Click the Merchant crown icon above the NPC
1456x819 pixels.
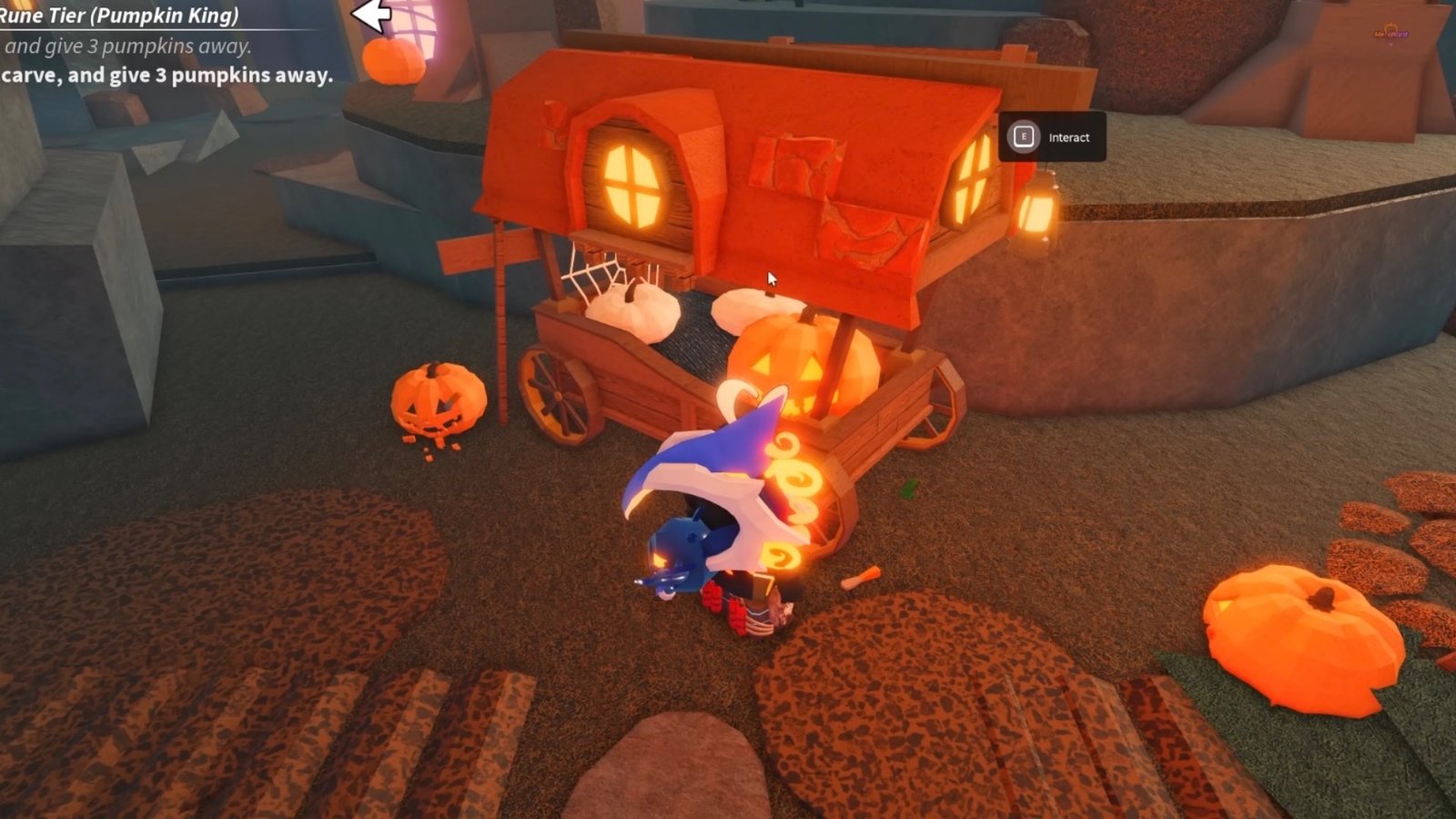point(1390,25)
